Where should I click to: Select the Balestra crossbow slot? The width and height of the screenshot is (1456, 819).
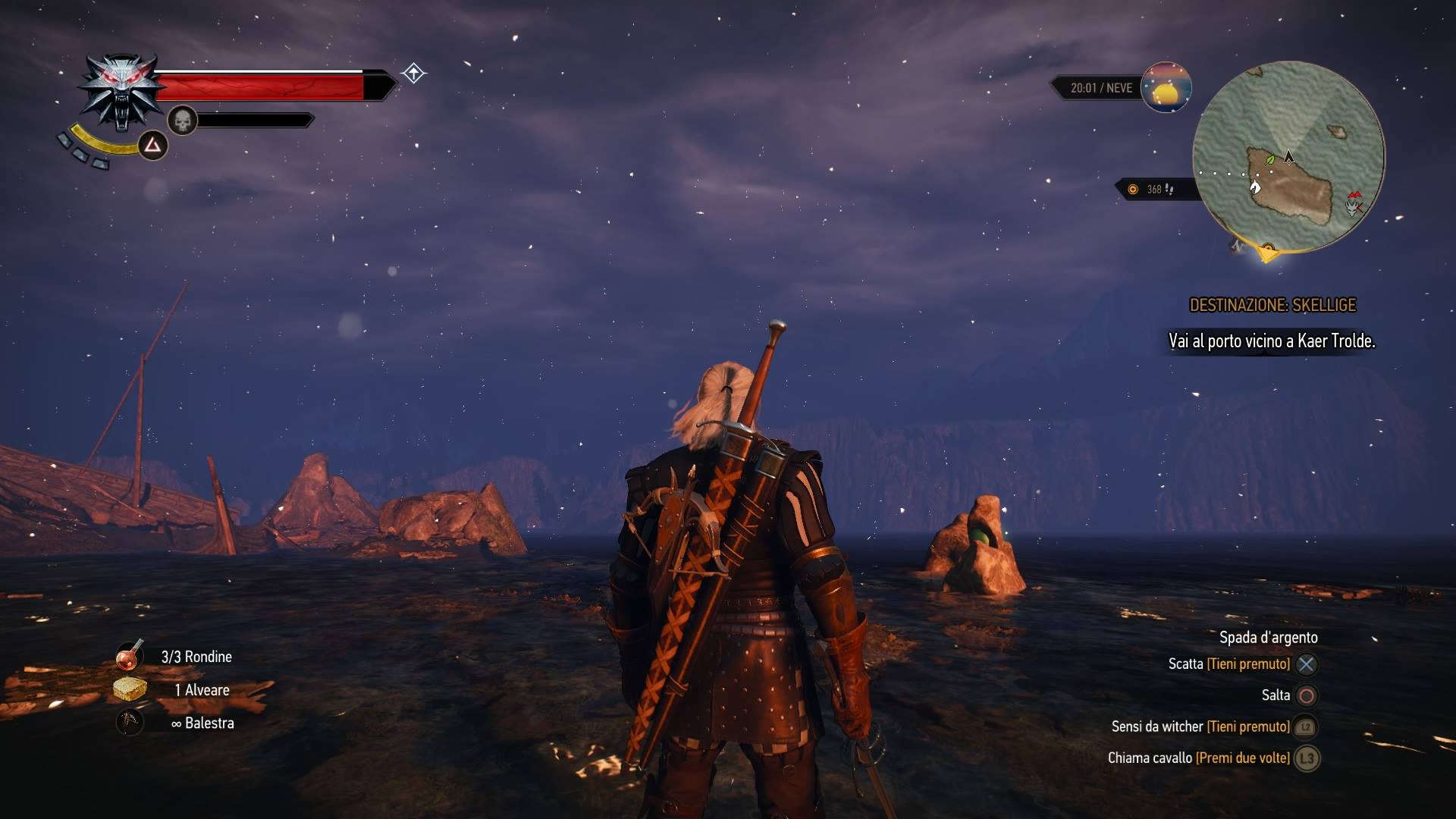point(130,722)
